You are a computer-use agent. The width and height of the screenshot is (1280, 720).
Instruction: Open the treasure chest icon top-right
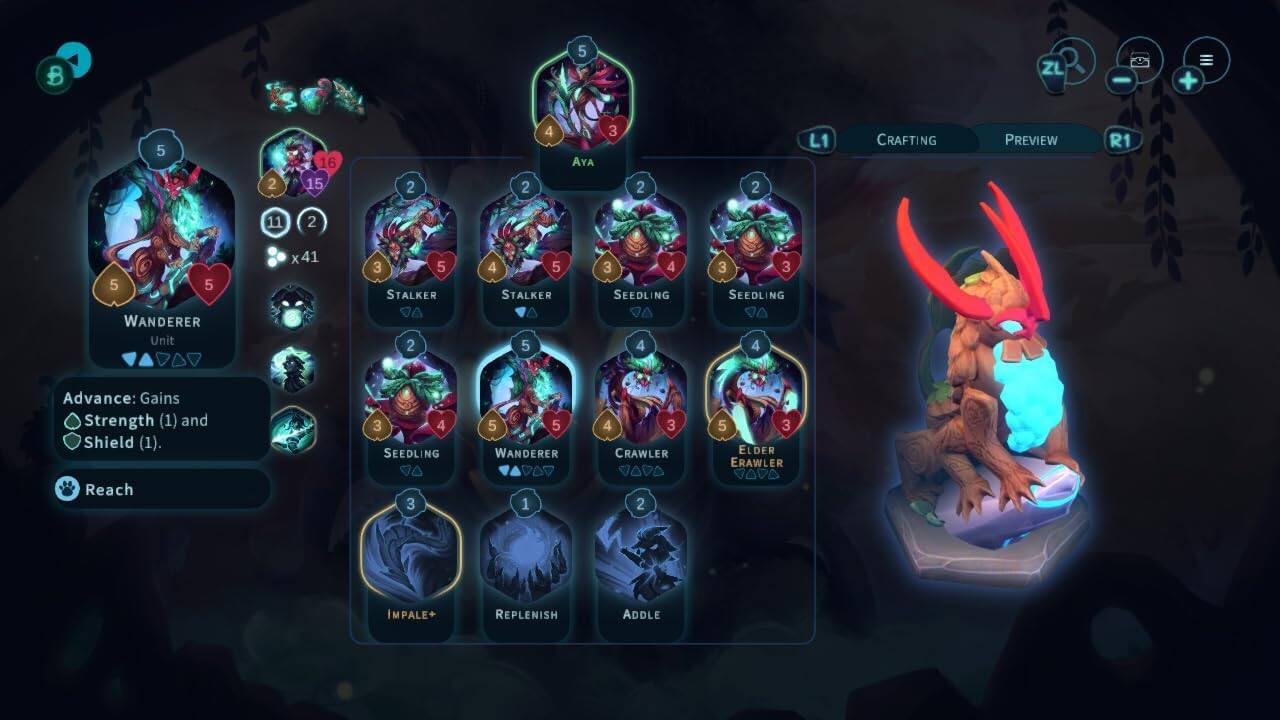tap(1140, 60)
